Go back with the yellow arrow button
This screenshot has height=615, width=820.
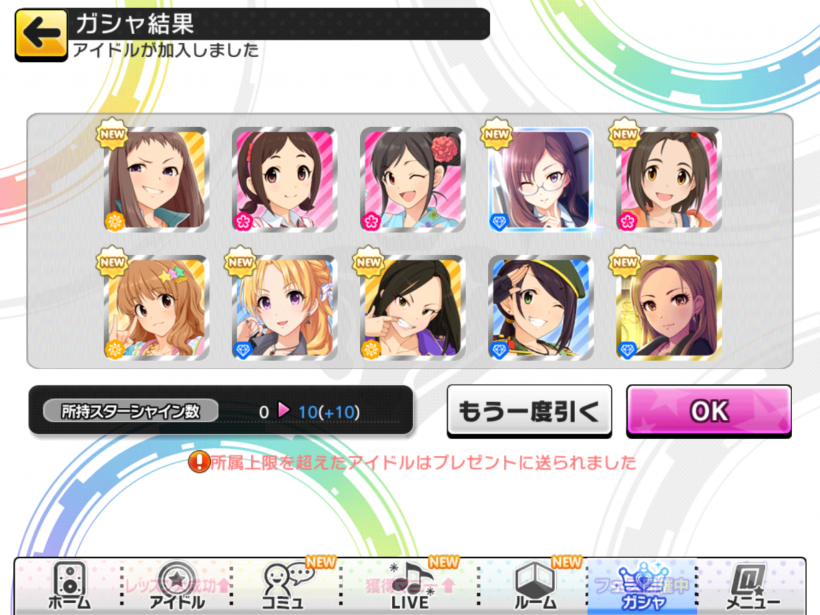click(41, 33)
